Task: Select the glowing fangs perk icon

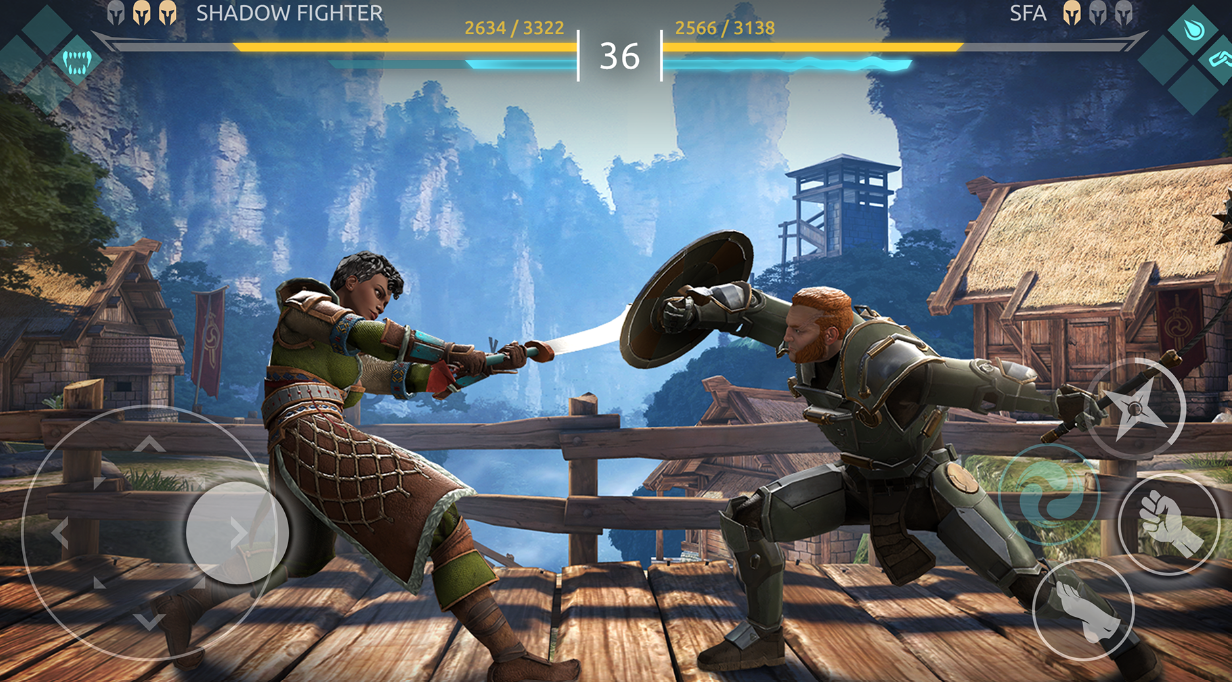Action: (x=76, y=61)
